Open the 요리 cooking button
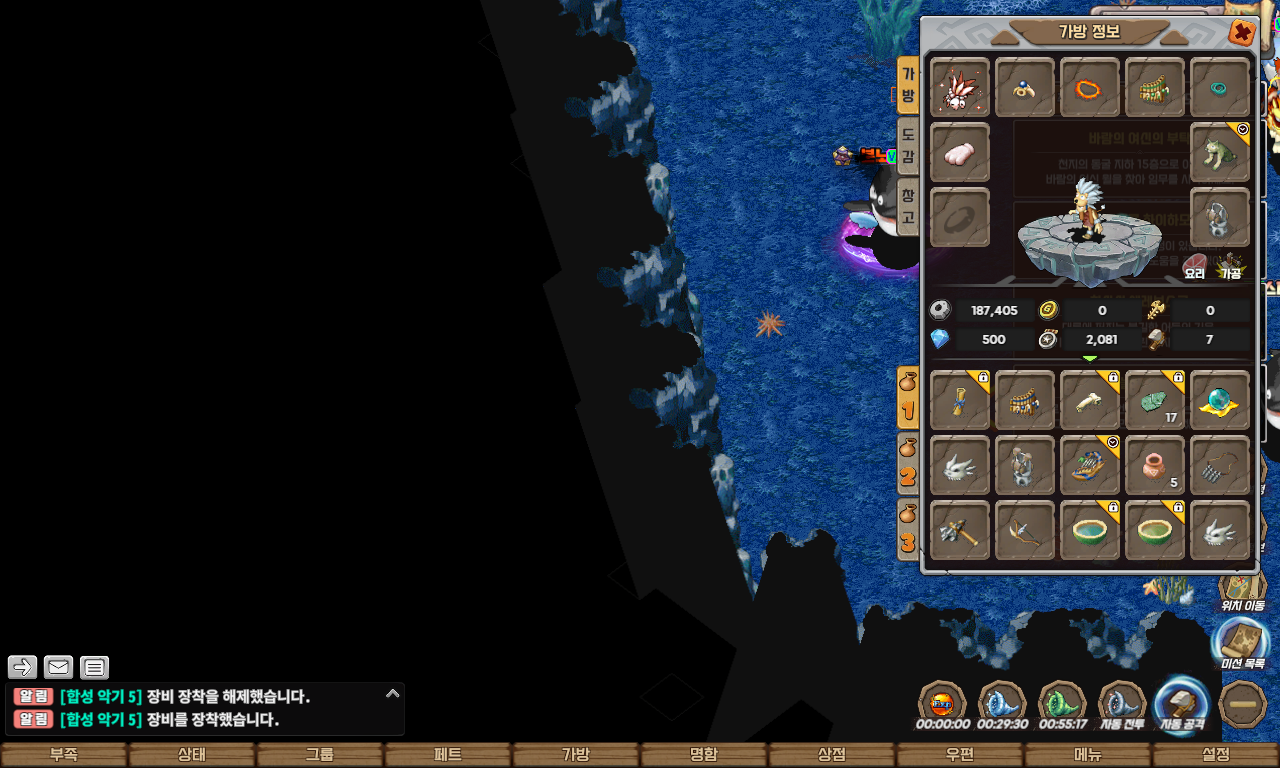This screenshot has width=1280, height=768. (1195, 267)
